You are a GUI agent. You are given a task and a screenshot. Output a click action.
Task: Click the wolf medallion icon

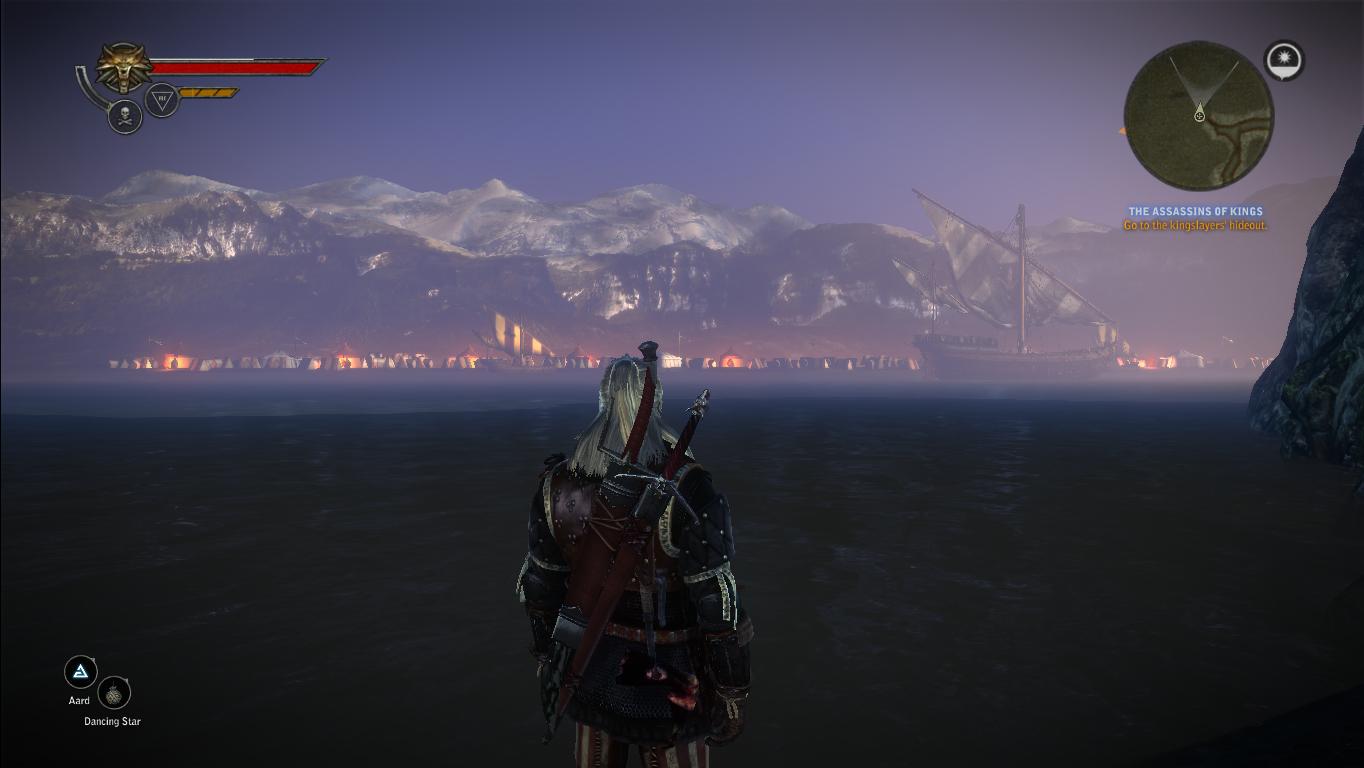pyautogui.click(x=124, y=68)
